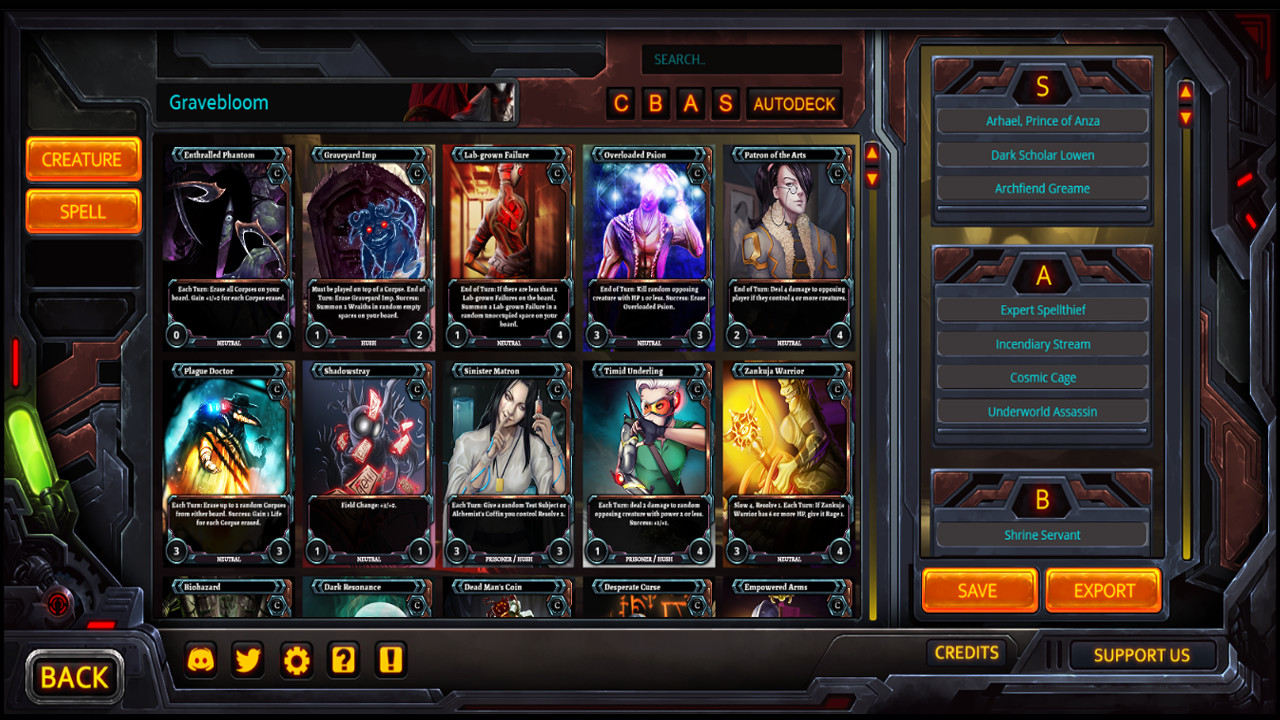Image resolution: width=1280 pixels, height=720 pixels.
Task: Select the Zankuja Warrior card
Action: coord(789,464)
